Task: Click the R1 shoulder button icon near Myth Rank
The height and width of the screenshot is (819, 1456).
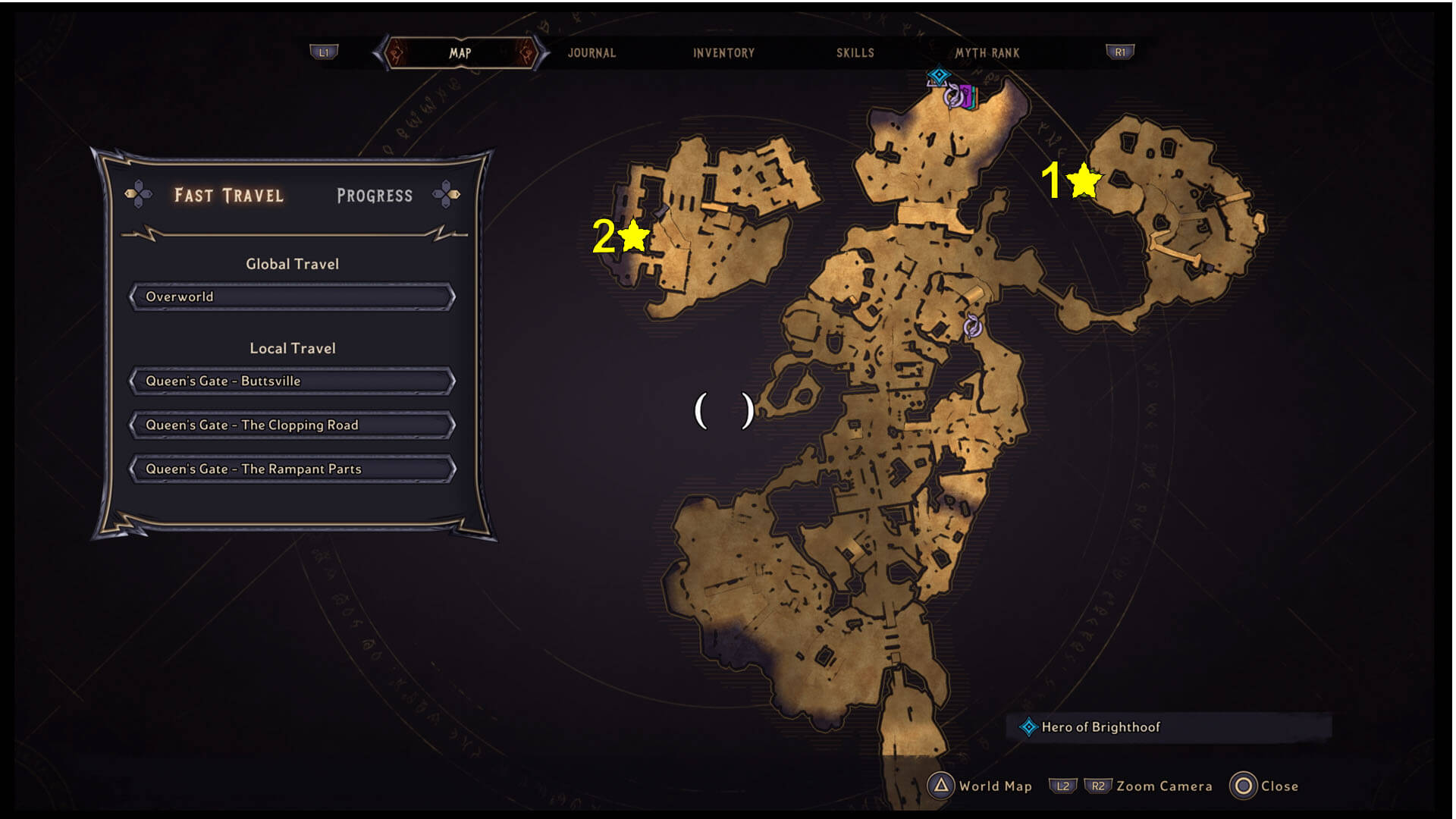Action: (x=1120, y=52)
